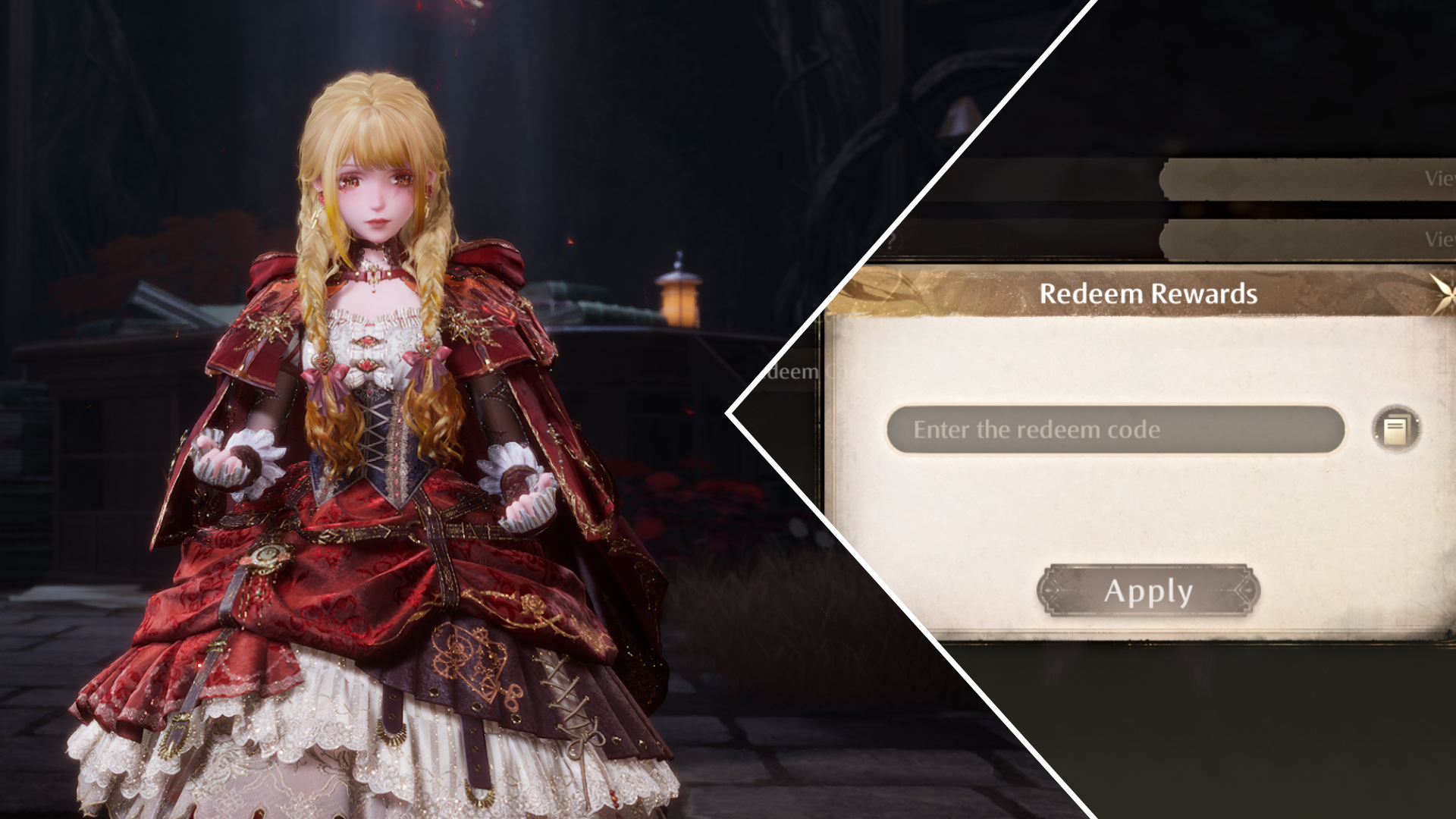Screen dimensions: 1456x819
Task: Click the left arrow ornament on the Apply button
Action: pos(1049,591)
